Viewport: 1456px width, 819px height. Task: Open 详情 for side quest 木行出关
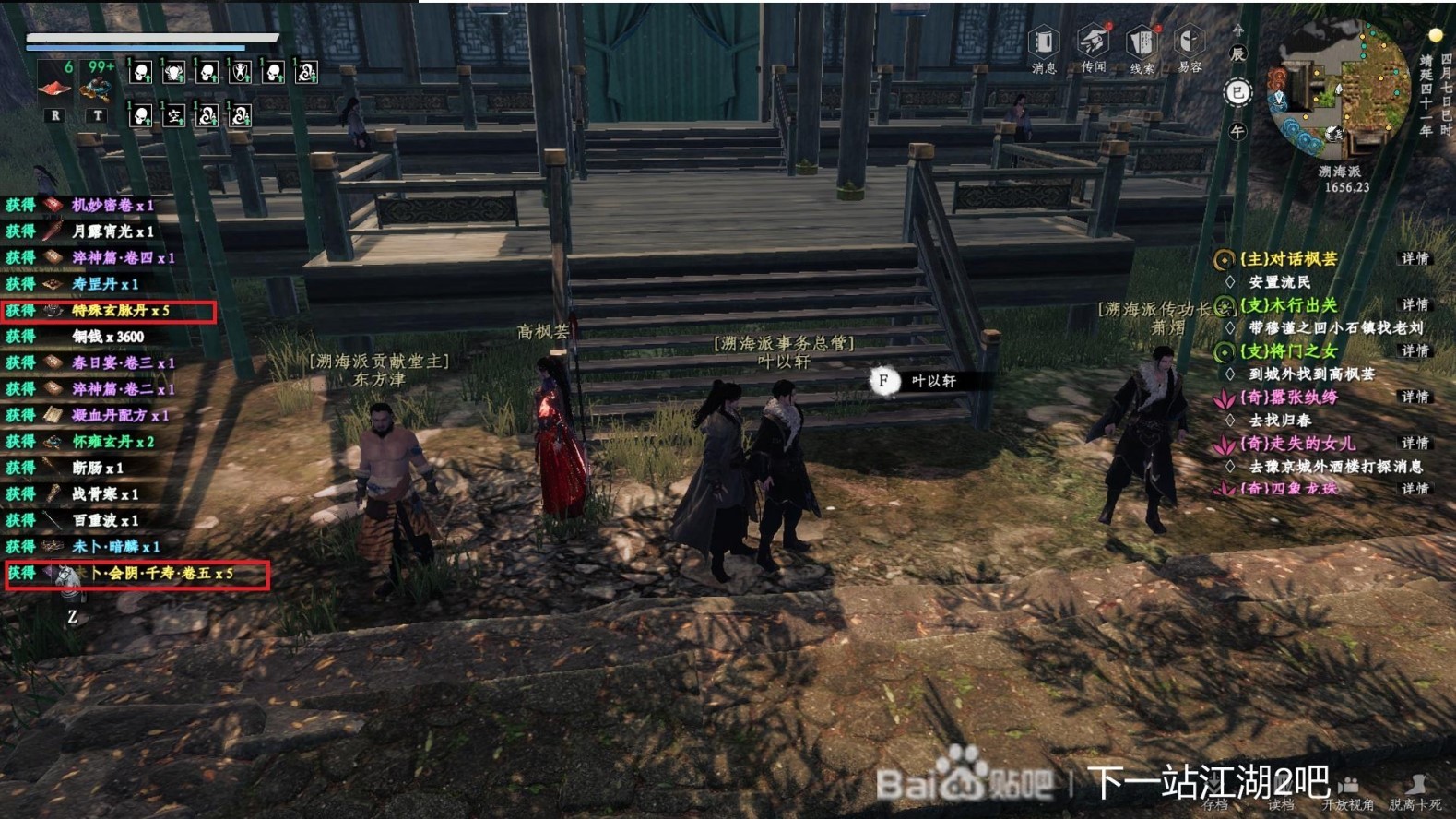(1415, 304)
